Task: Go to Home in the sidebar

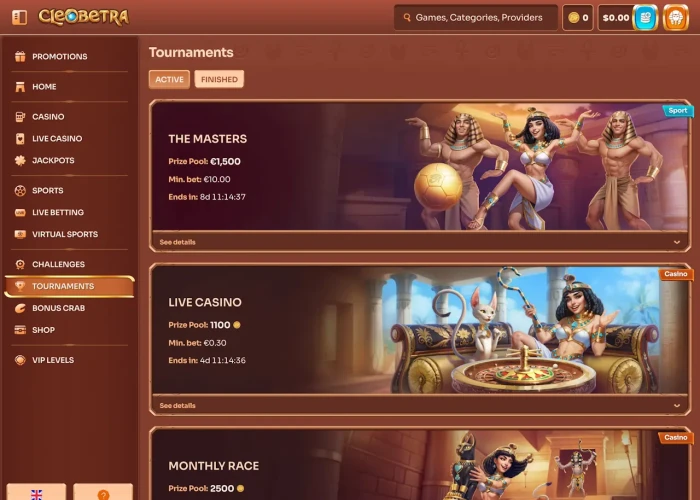Action: (44, 87)
